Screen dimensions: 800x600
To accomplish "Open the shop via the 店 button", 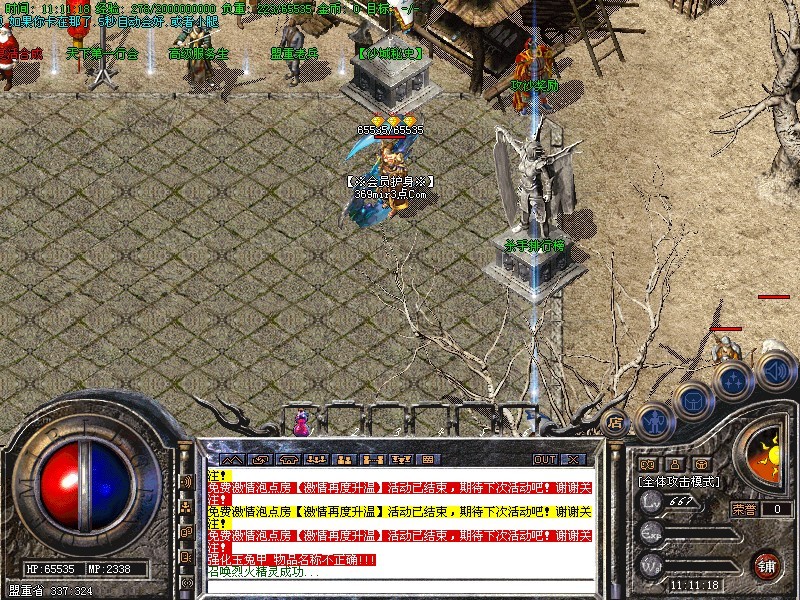I will click(x=617, y=422).
